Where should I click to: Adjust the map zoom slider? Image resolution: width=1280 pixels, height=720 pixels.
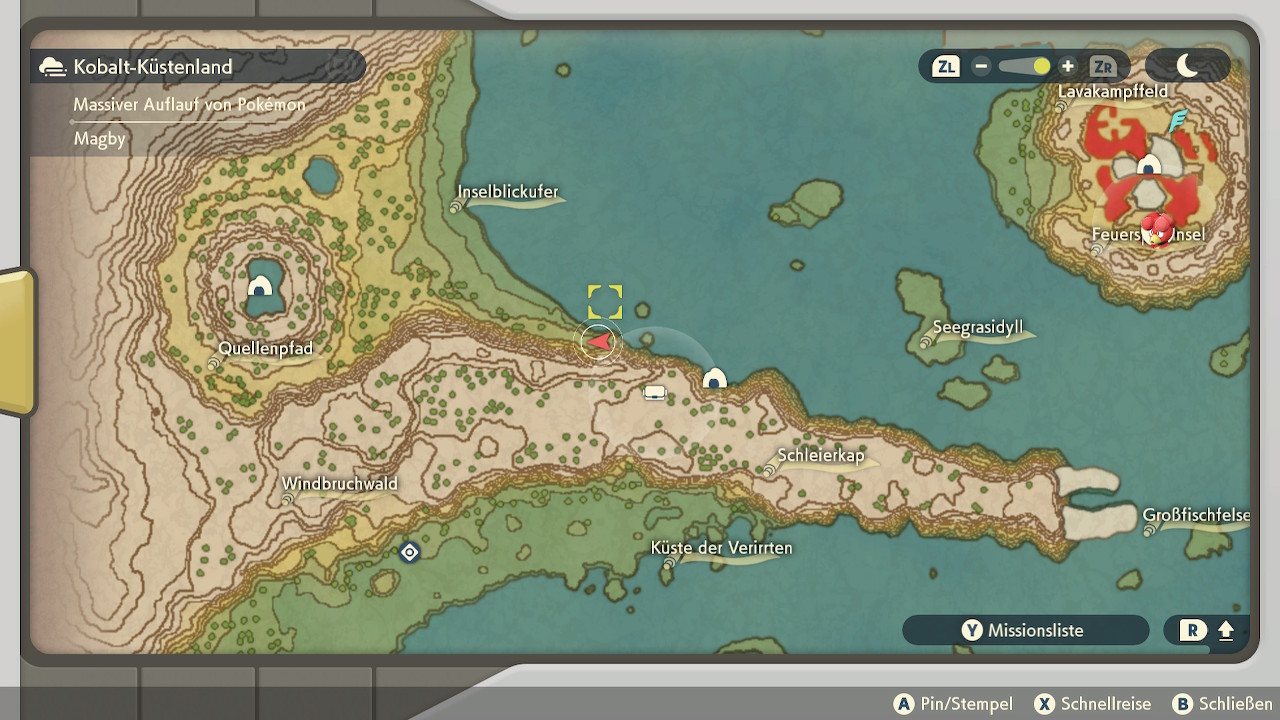[1024, 67]
